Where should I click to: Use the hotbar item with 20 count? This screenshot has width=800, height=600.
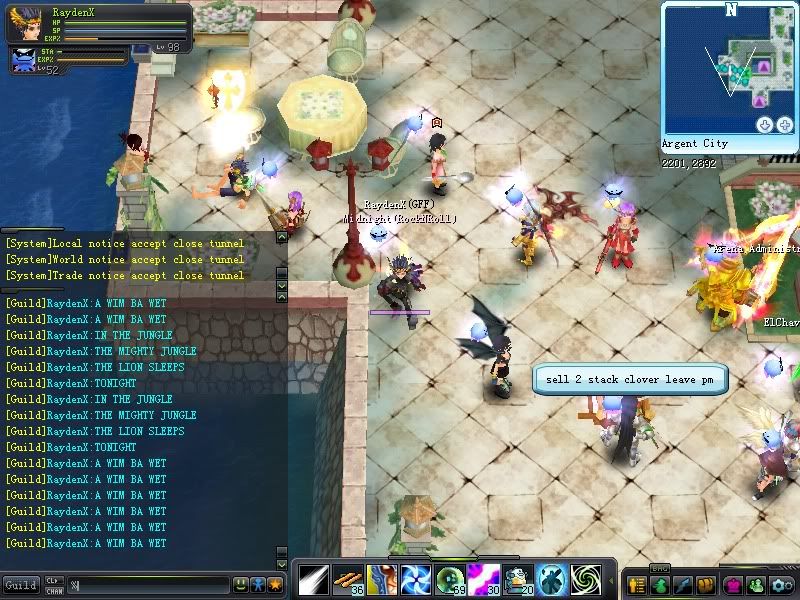pos(518,580)
